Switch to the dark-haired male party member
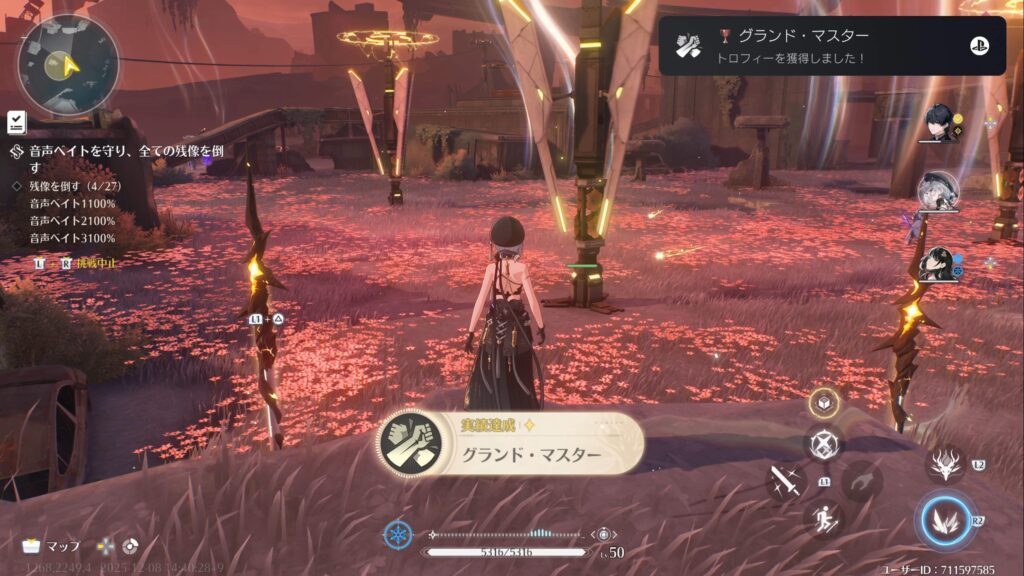 941,121
